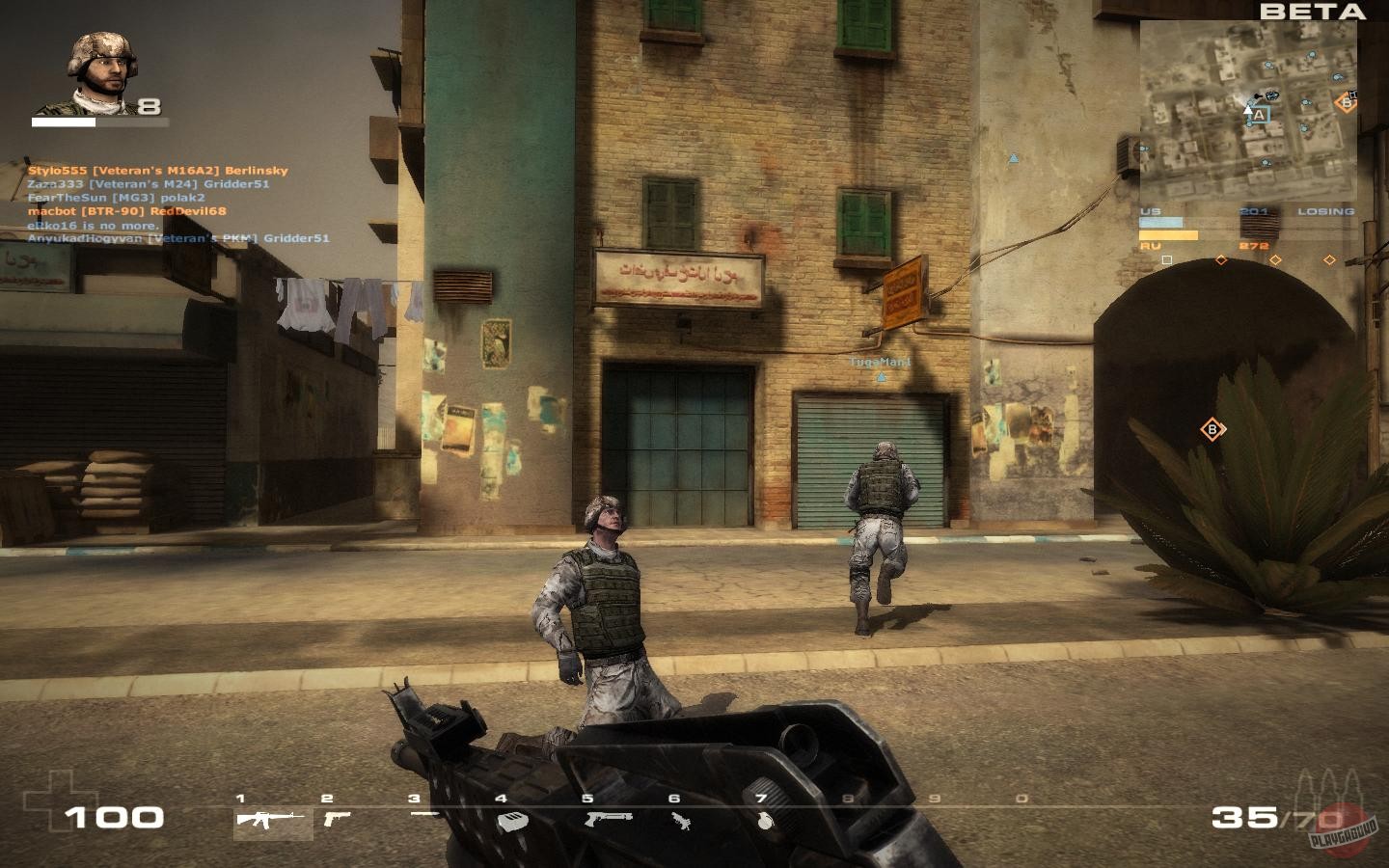The width and height of the screenshot is (1389, 868).
Task: Click the orange B objective diamond near the tunnel
Action: pyautogui.click(x=1212, y=428)
